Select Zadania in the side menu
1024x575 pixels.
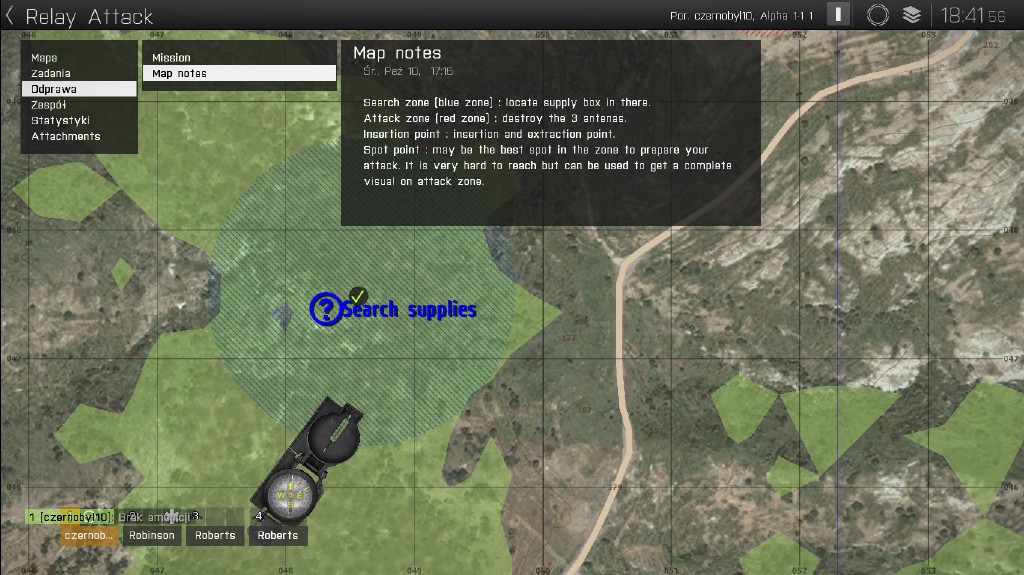[51, 73]
